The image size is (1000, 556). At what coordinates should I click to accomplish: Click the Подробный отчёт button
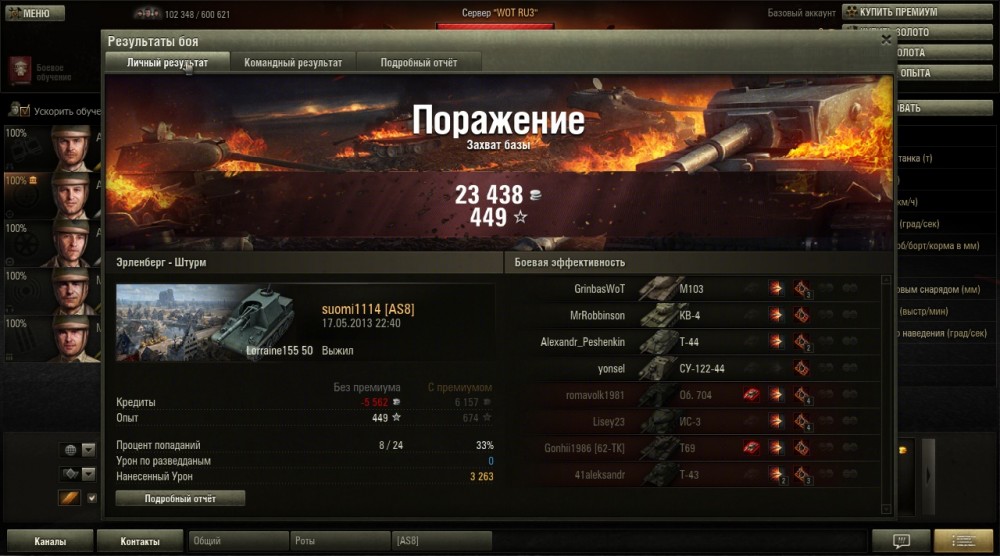coord(180,498)
